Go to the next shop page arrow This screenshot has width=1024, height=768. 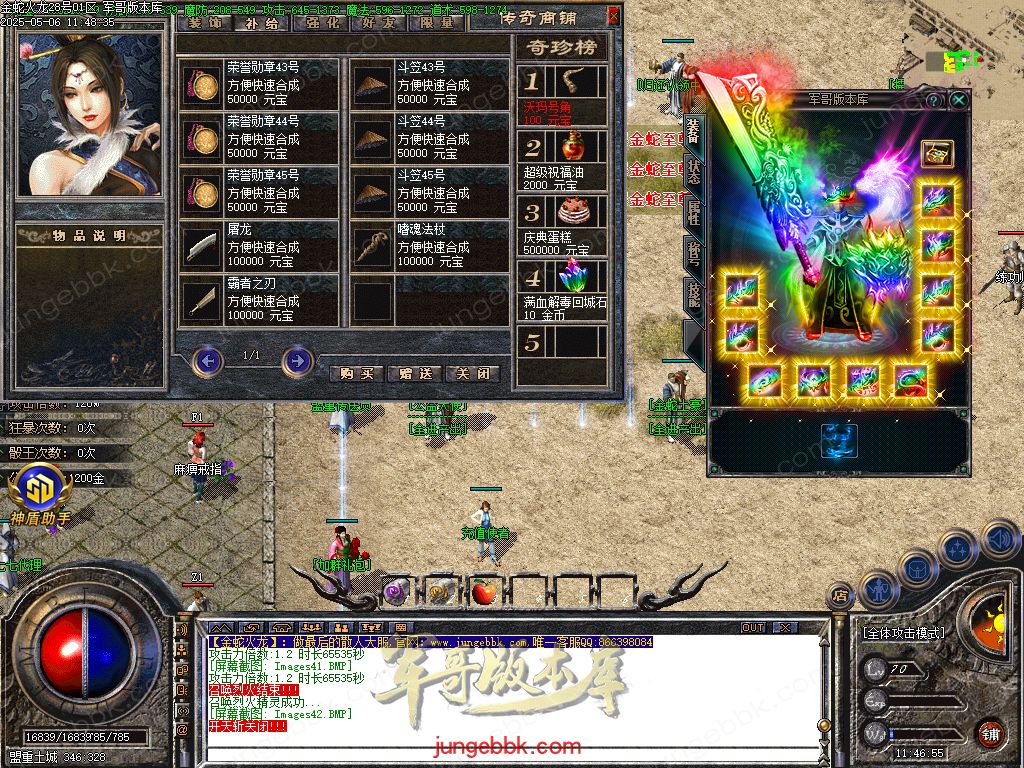point(297,359)
